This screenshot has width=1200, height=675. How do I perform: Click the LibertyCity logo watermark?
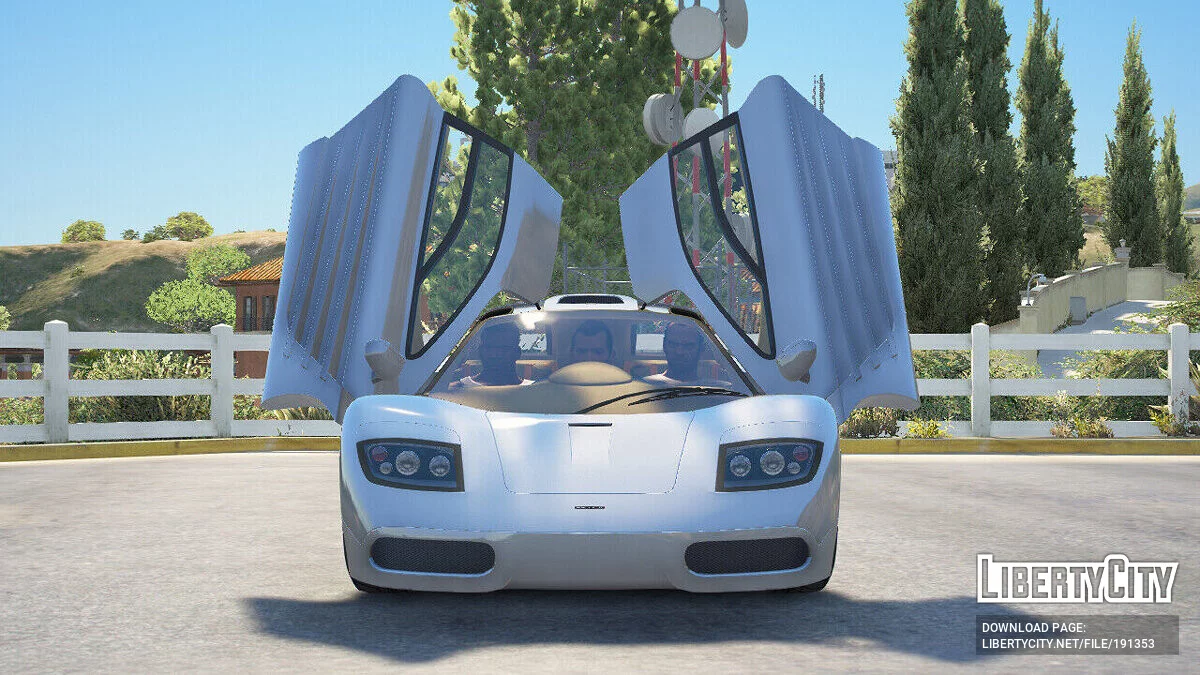click(1076, 579)
